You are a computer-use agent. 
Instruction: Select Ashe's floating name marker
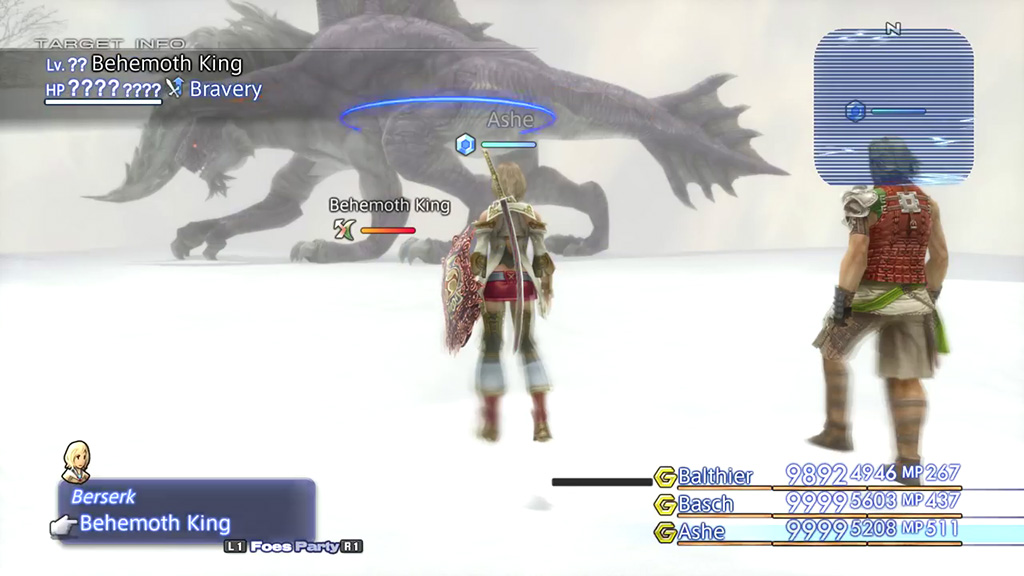[509, 120]
